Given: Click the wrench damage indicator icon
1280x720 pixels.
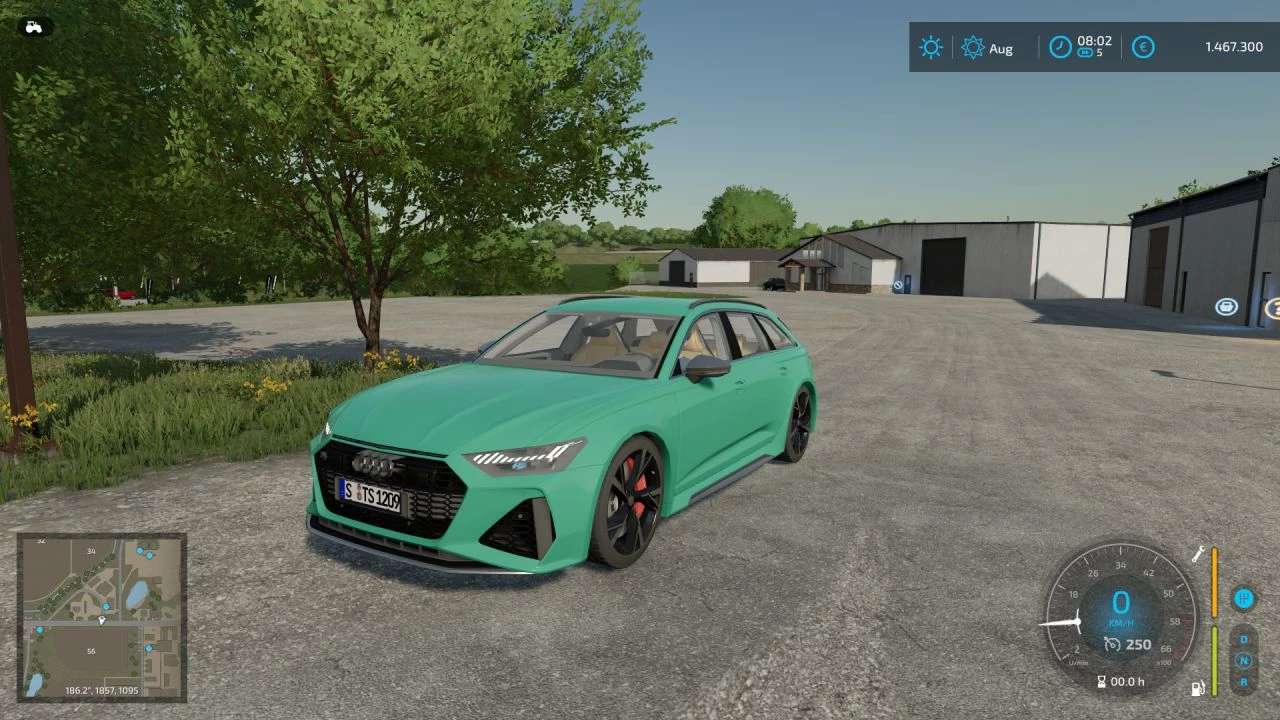Looking at the screenshot, I should point(1198,553).
